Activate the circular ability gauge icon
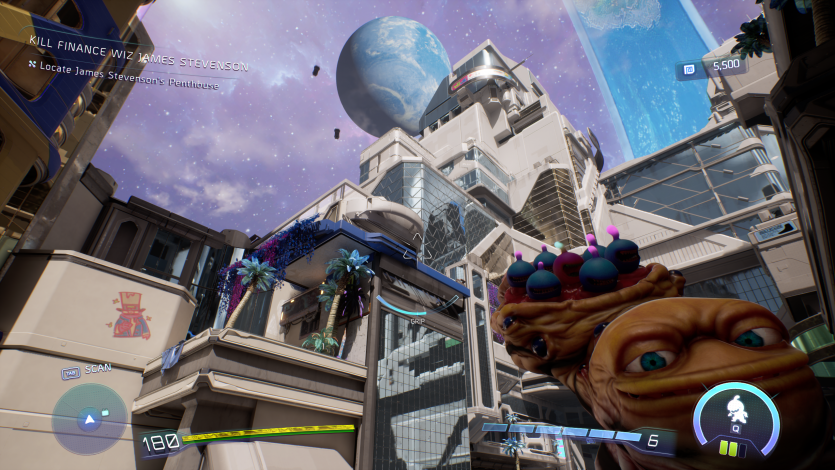This screenshot has width=835, height=470. 737,412
